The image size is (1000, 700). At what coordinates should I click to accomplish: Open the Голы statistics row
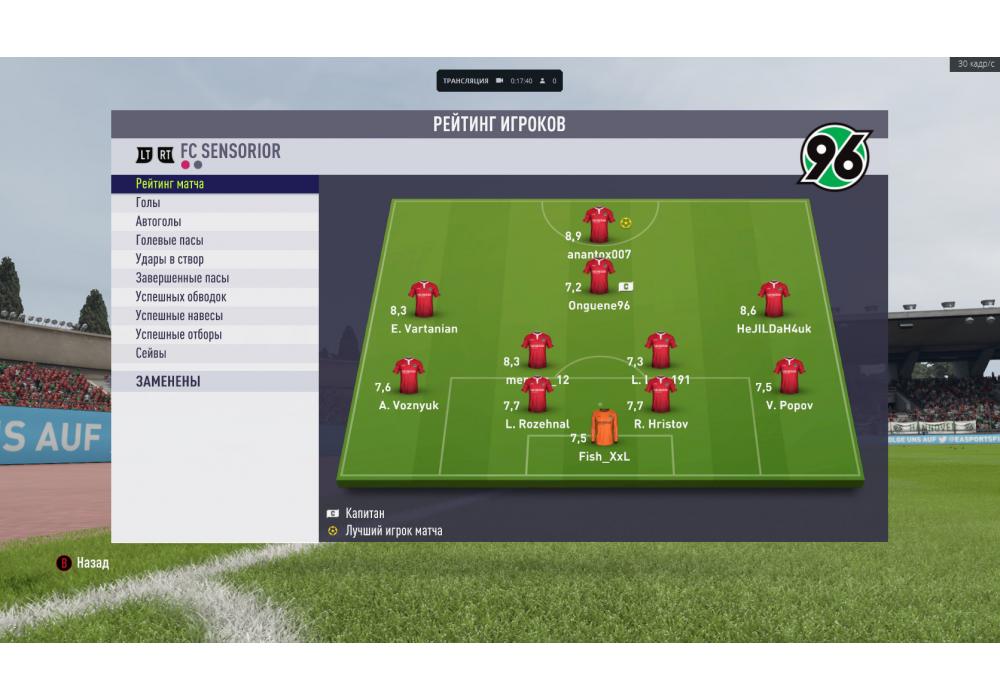pos(148,203)
